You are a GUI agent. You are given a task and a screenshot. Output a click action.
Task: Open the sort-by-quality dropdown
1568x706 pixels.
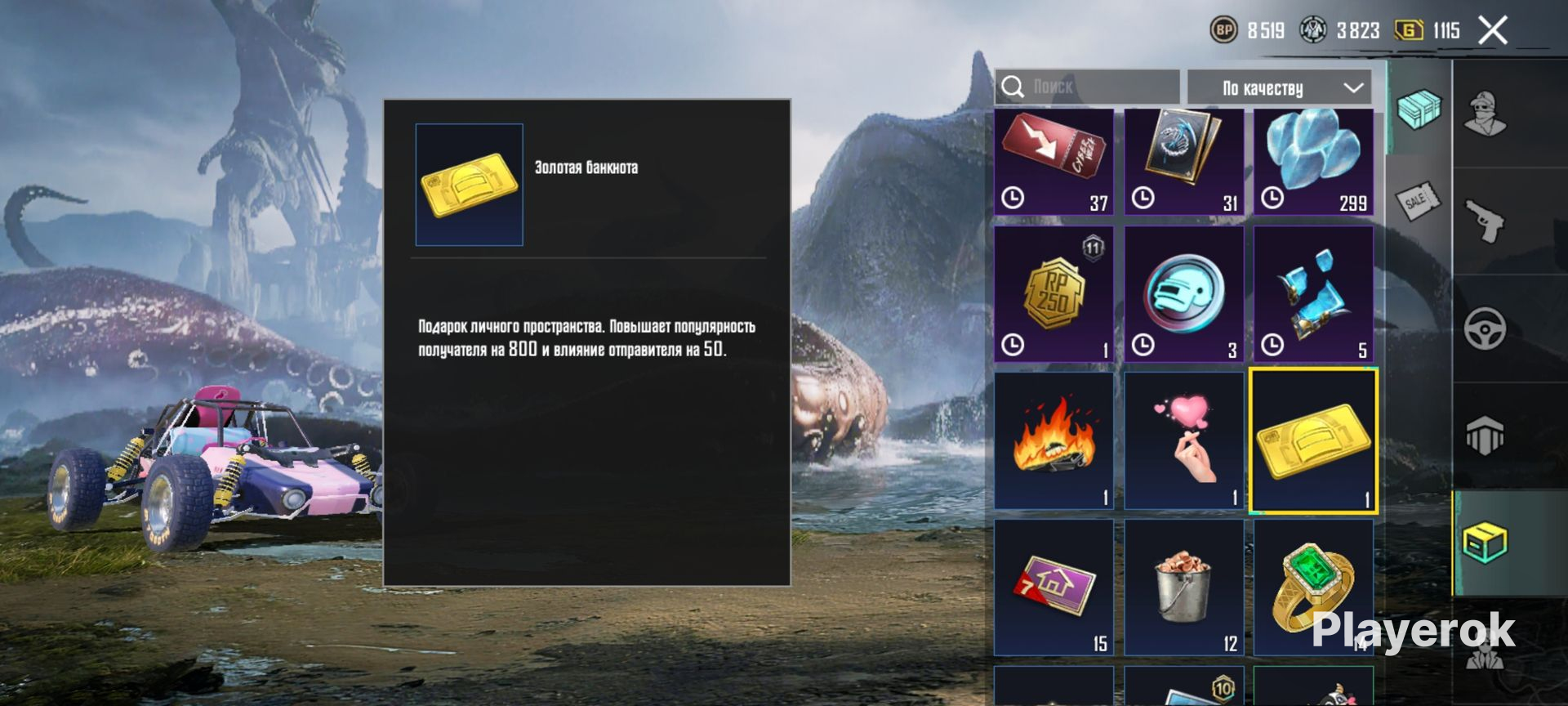(1278, 87)
